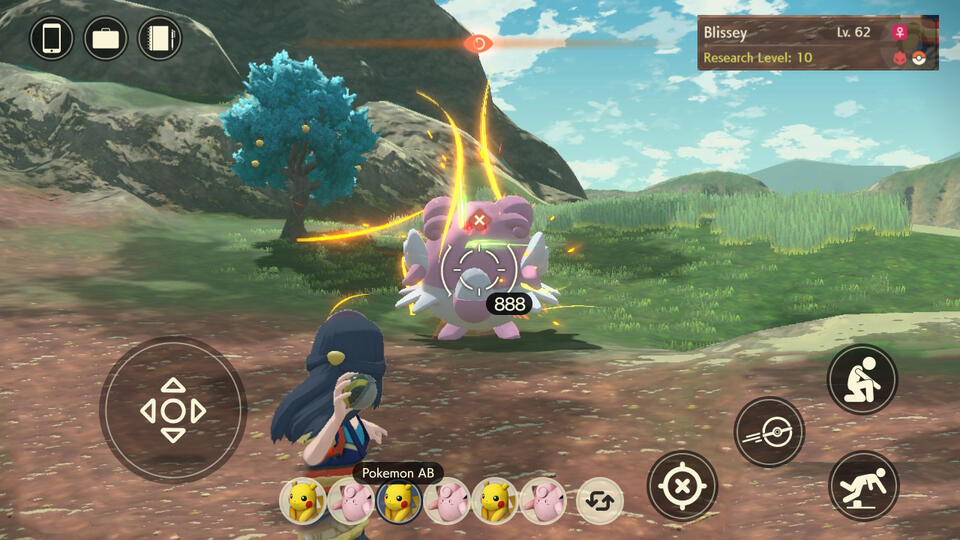Tap the joystick's right arrow
This screenshot has width=960, height=540.
click(x=198, y=410)
